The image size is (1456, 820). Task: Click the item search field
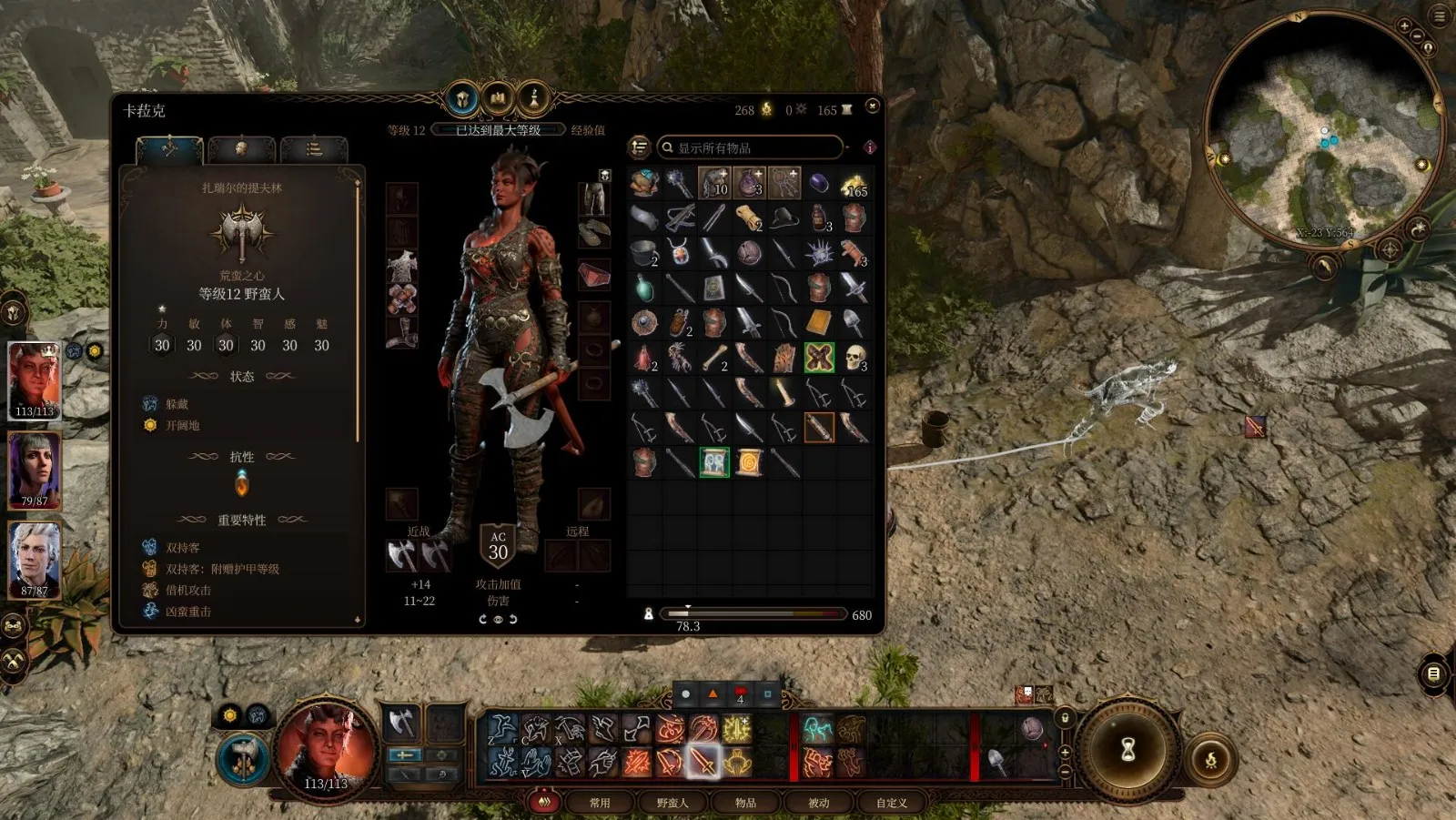[753, 147]
